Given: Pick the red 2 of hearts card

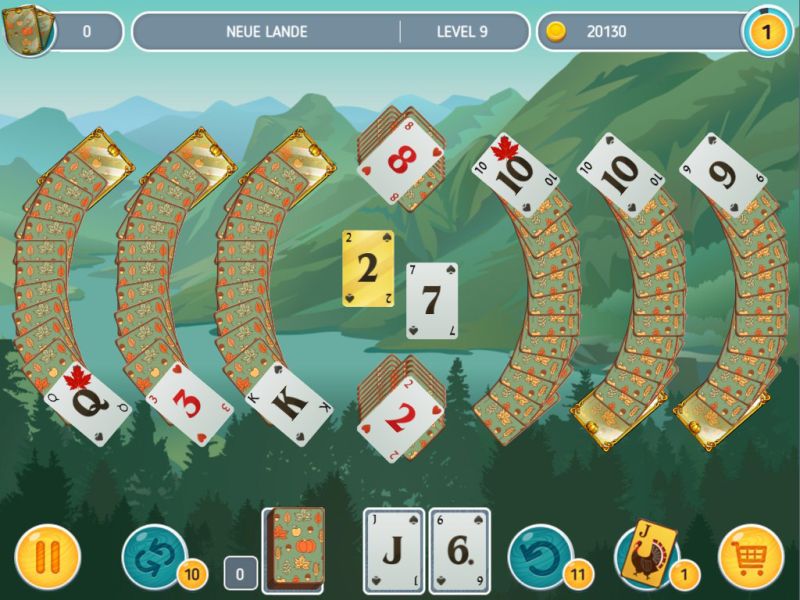Looking at the screenshot, I should click(x=400, y=418).
